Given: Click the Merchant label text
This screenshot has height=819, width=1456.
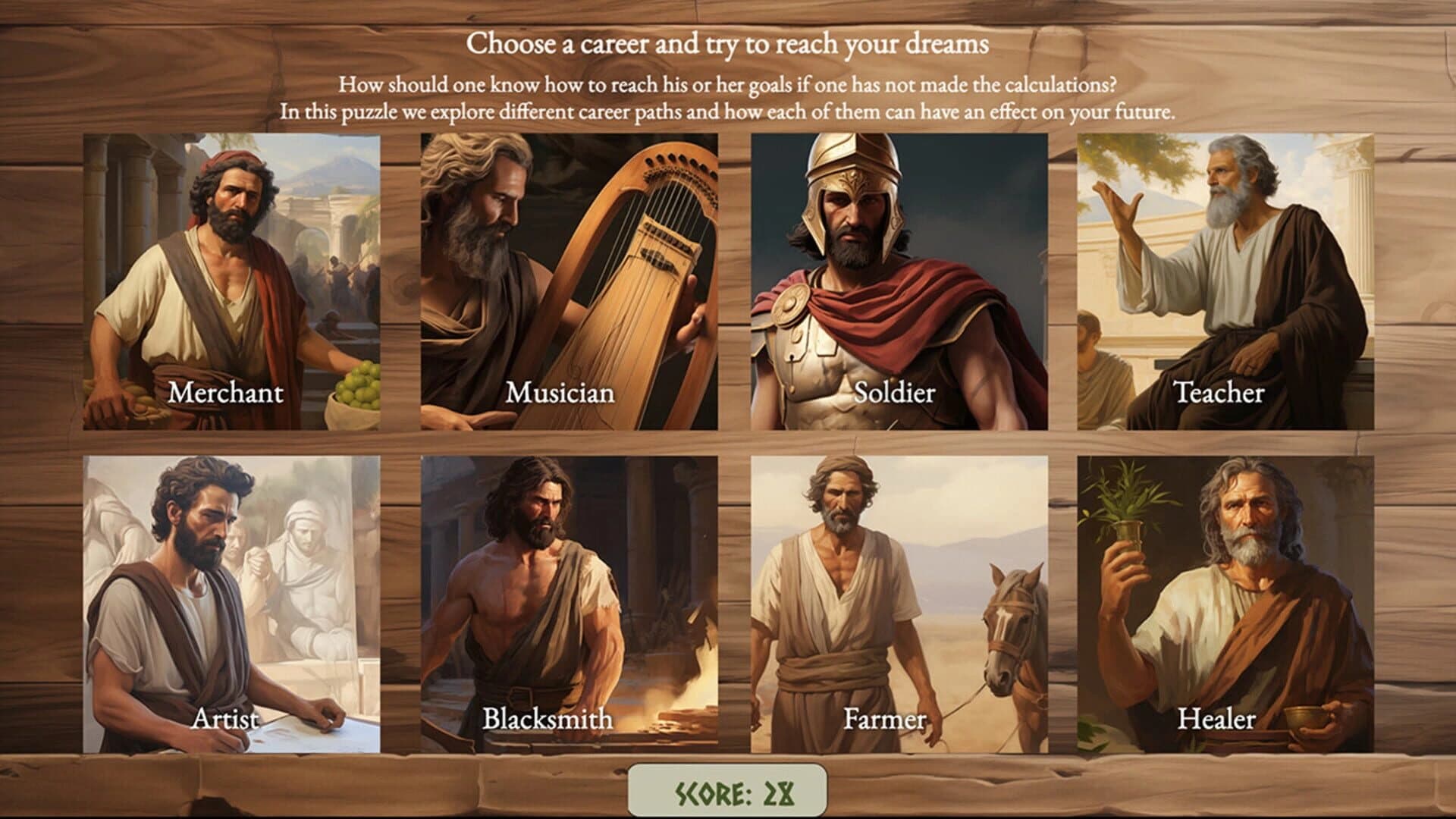Looking at the screenshot, I should [x=226, y=394].
